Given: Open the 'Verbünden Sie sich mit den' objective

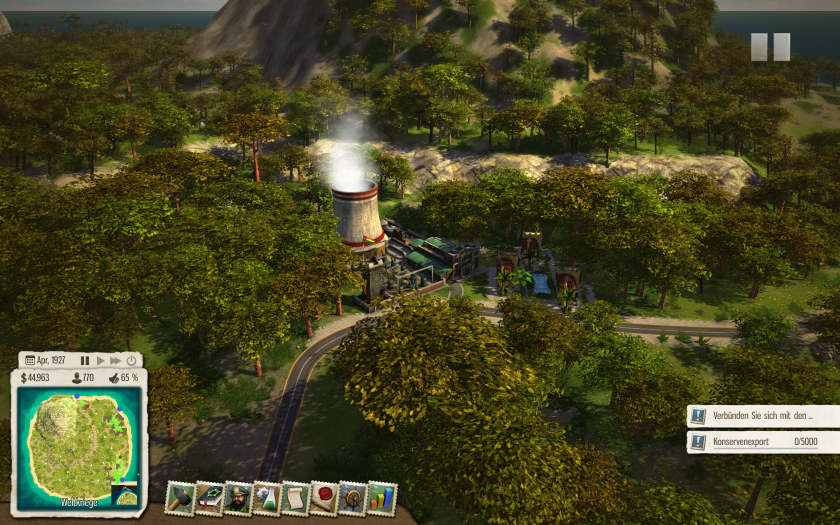Looking at the screenshot, I should coord(763,415).
